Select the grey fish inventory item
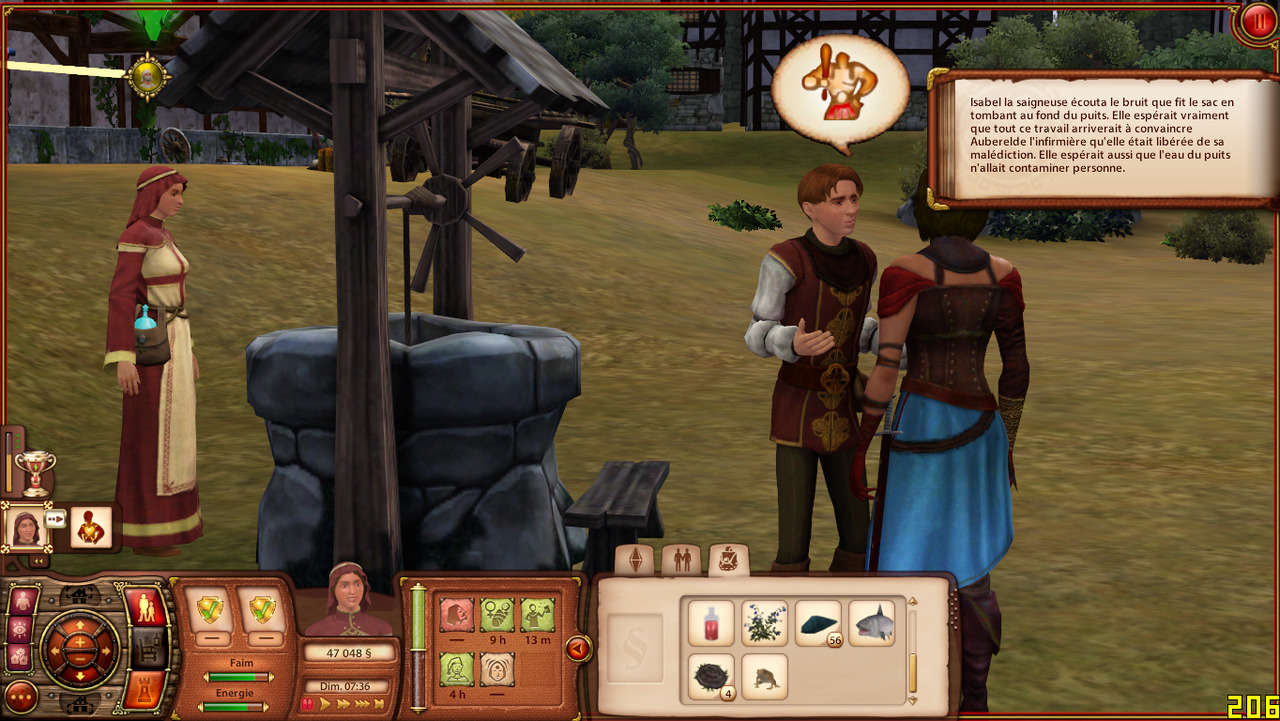1280x721 pixels. click(872, 623)
